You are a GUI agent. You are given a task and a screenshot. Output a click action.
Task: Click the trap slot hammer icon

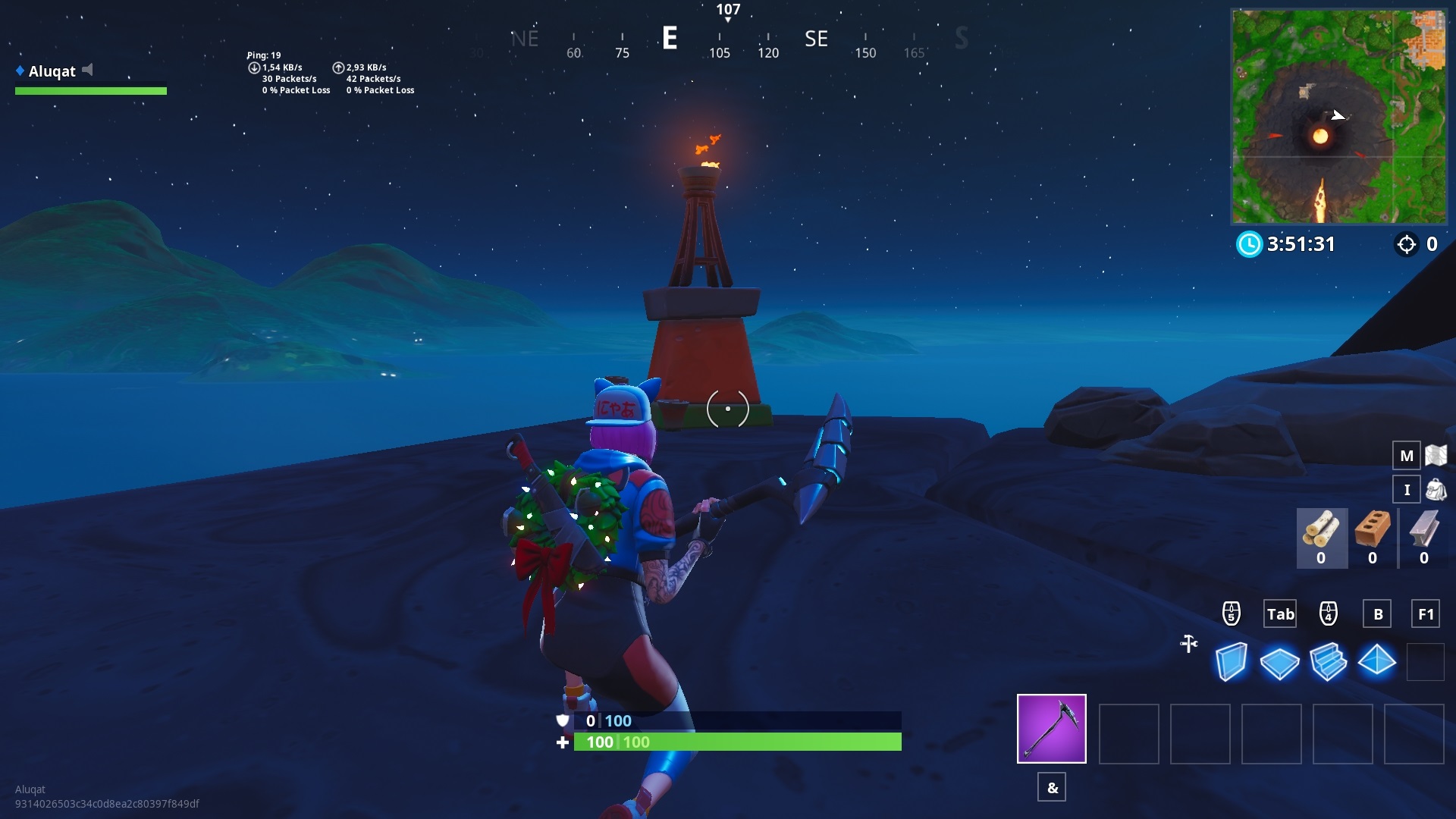point(1188,644)
